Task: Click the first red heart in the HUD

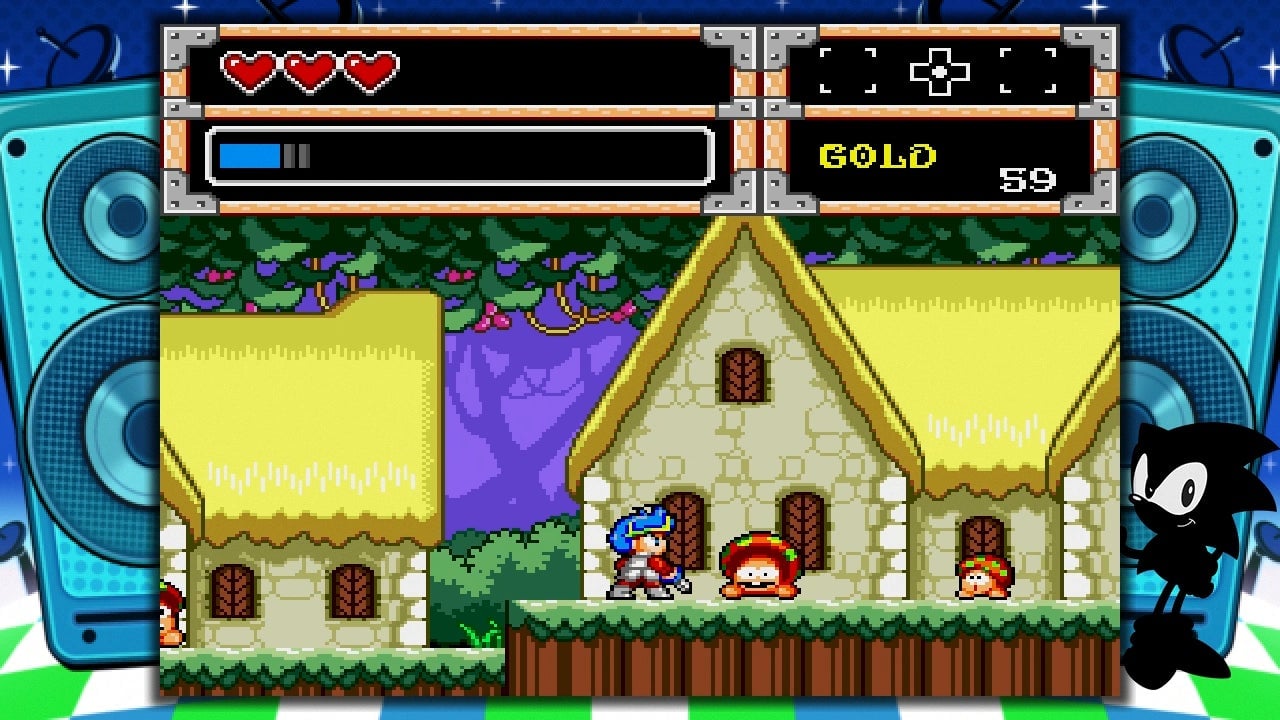Action: point(246,71)
